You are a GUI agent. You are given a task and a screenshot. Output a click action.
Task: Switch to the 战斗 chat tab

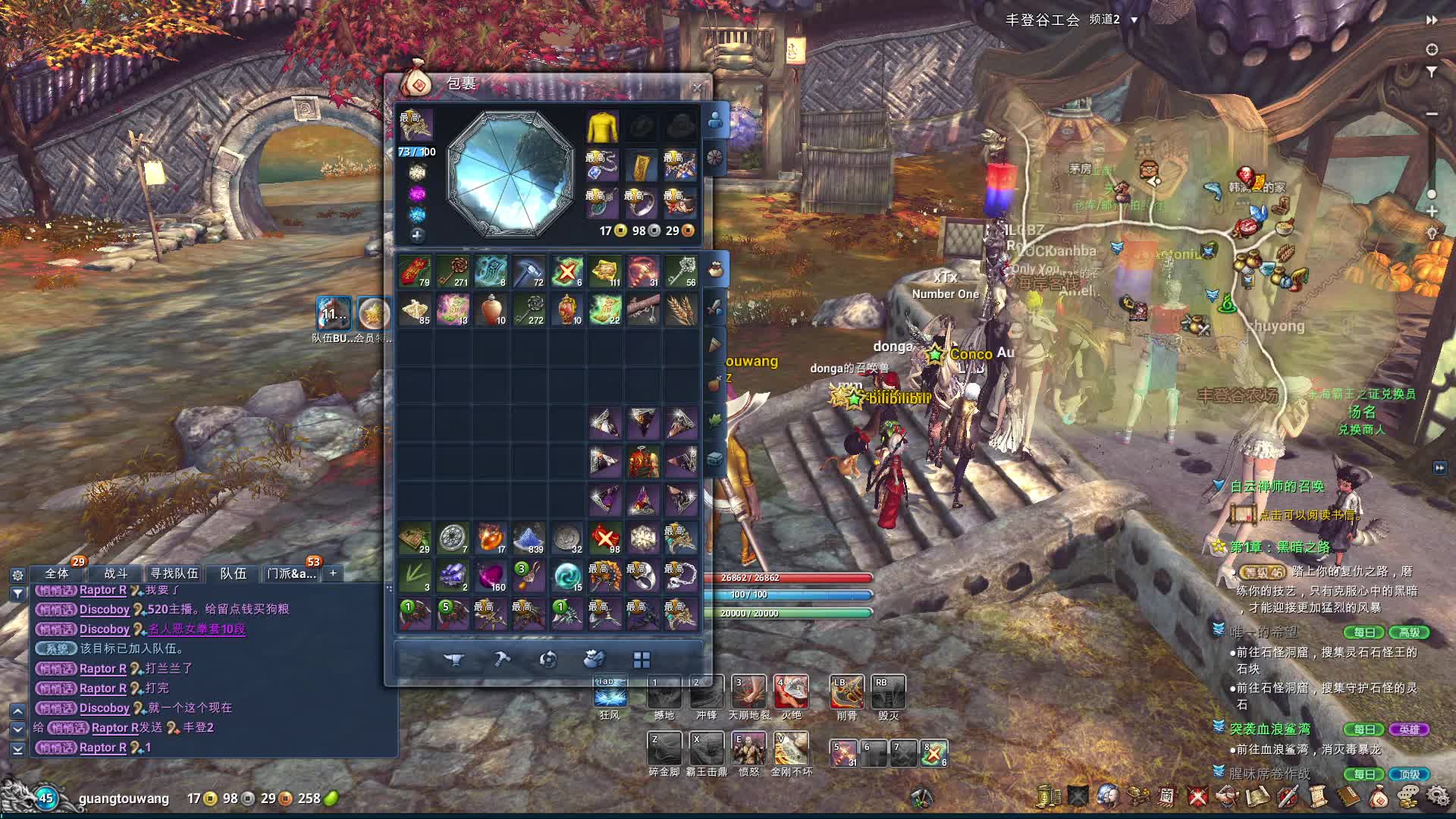[115, 573]
